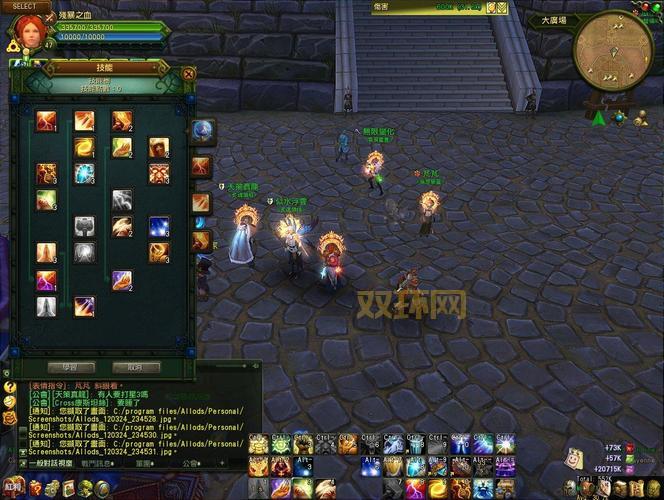This screenshot has height=500, width=664.
Task: Choose the bottom-left white robed figure skill
Action: (46, 306)
